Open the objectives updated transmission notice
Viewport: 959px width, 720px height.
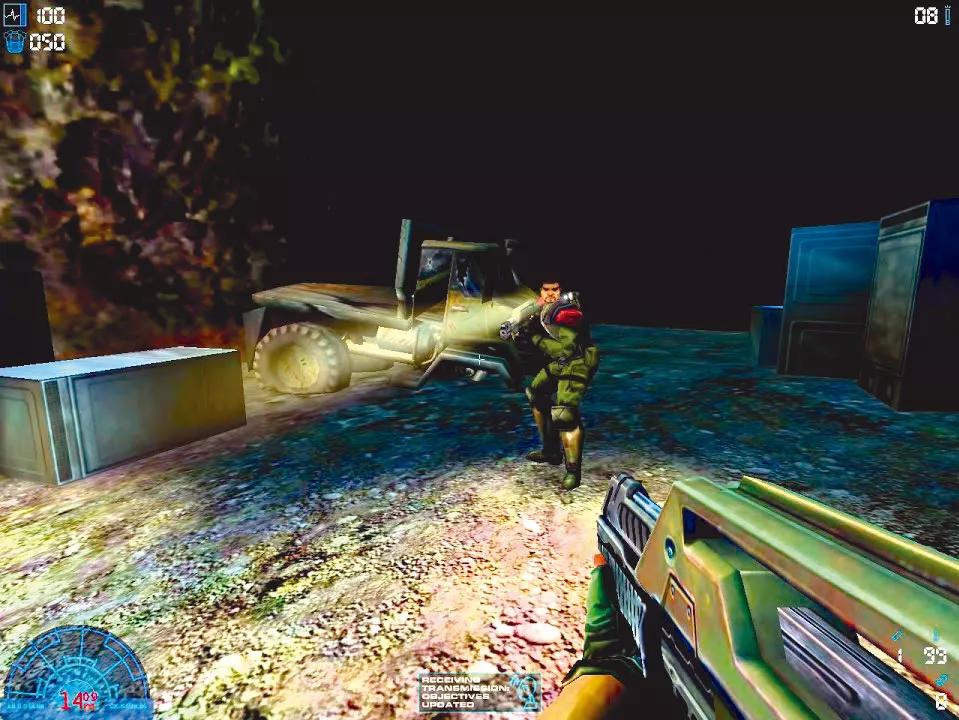coord(479,691)
